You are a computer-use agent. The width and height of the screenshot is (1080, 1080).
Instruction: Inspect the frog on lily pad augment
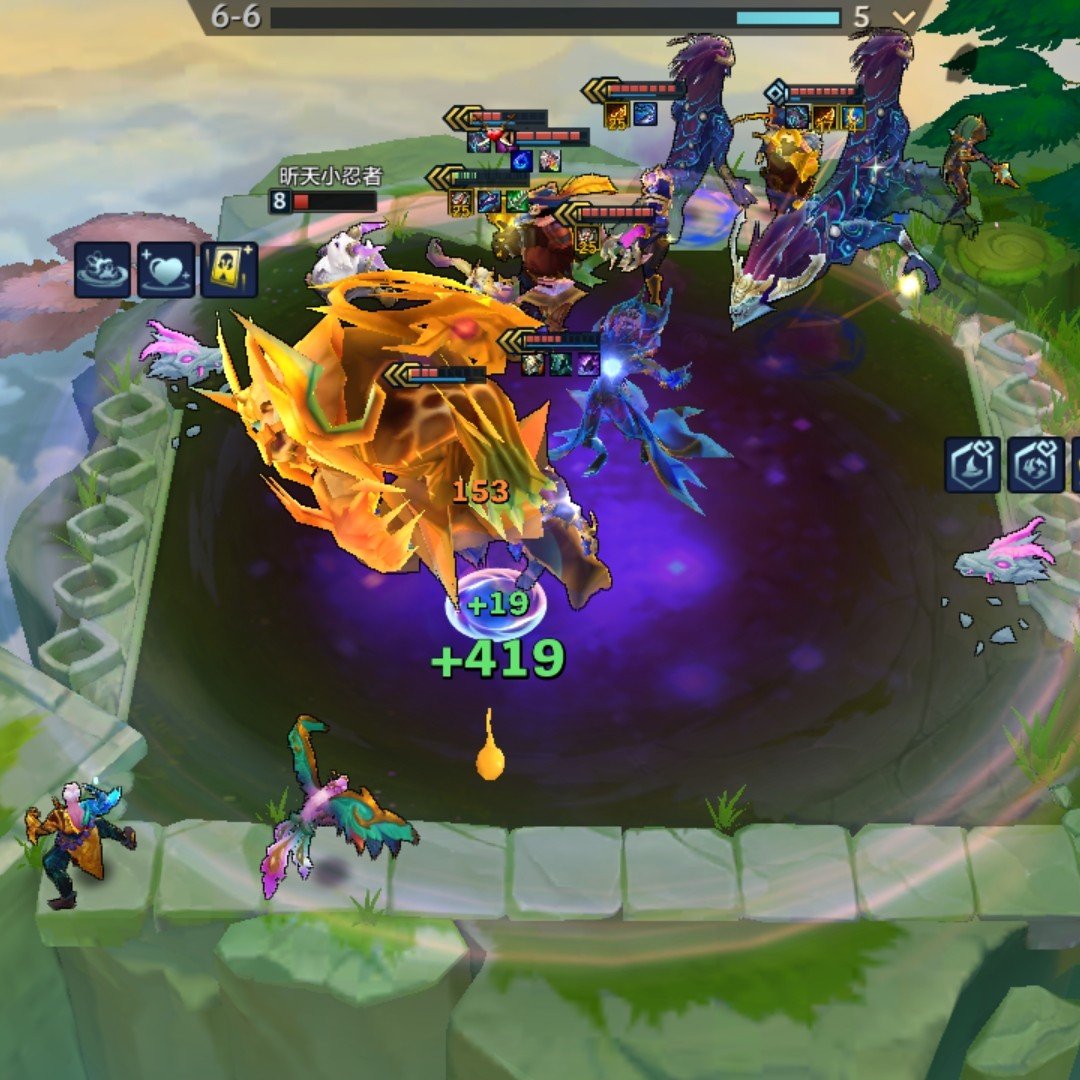(102, 269)
